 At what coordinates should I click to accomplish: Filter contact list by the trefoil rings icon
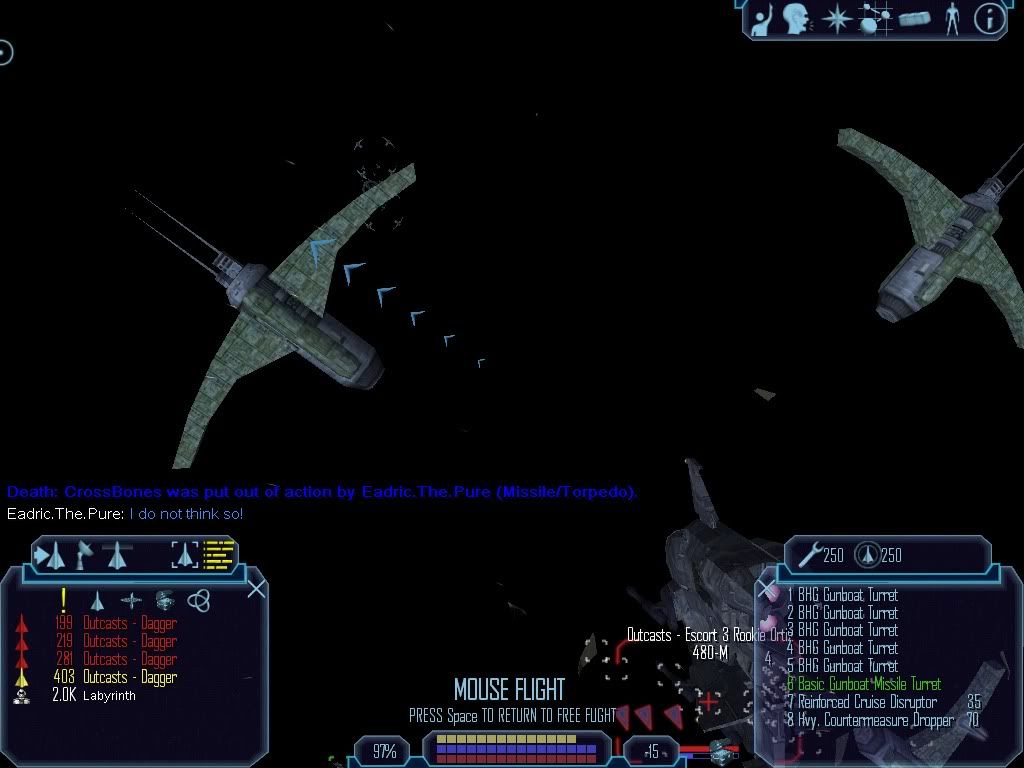pyautogui.click(x=199, y=600)
